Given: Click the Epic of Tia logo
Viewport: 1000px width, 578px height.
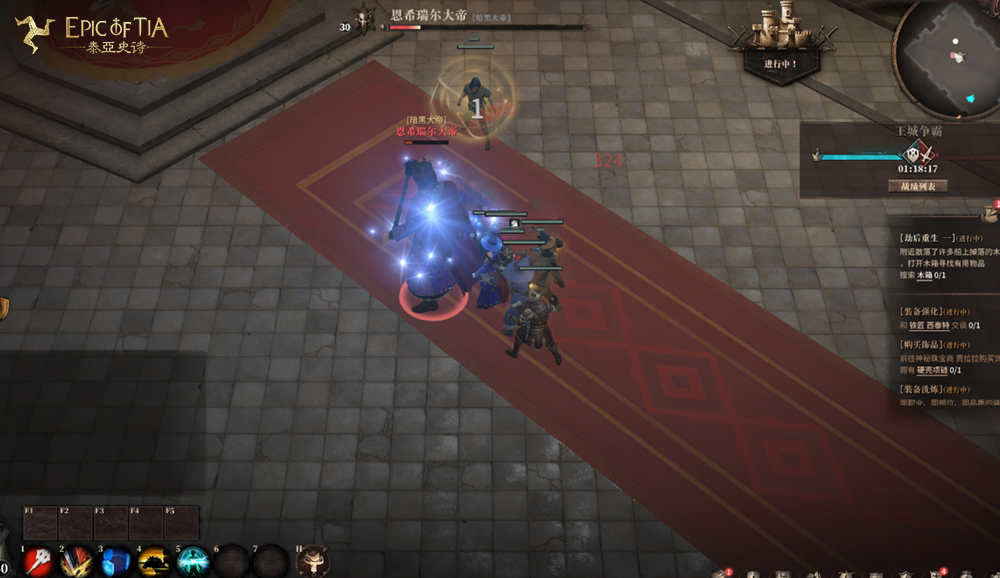Looking at the screenshot, I should coord(92,35).
